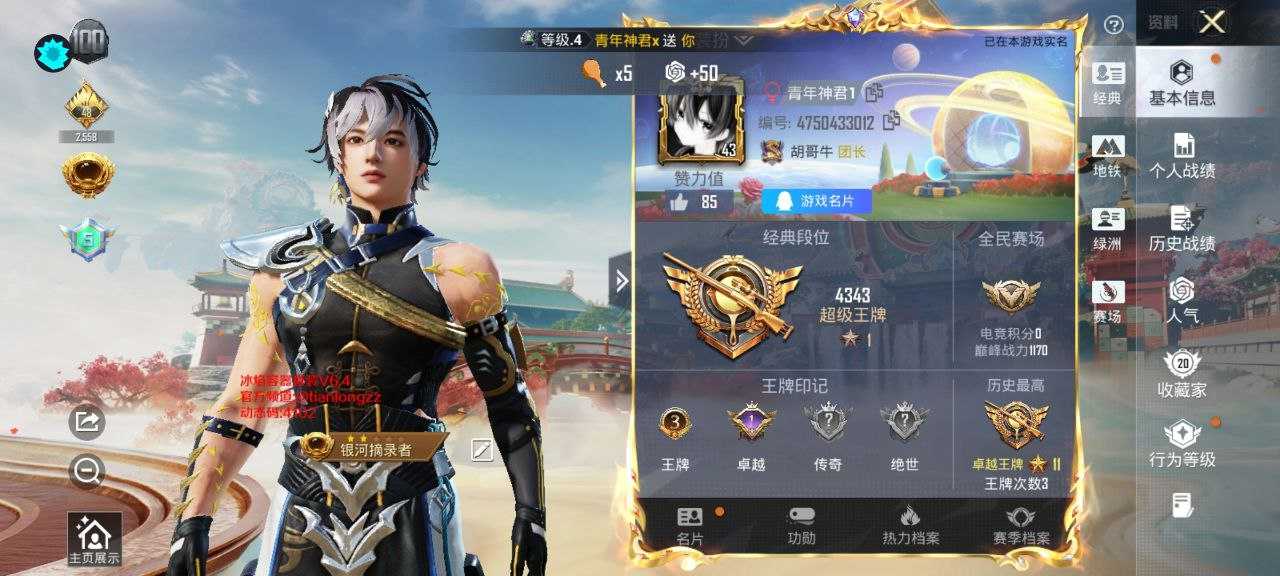Open the 功勋 merits tab
Image resolution: width=1280 pixels, height=576 pixels.
[801, 526]
